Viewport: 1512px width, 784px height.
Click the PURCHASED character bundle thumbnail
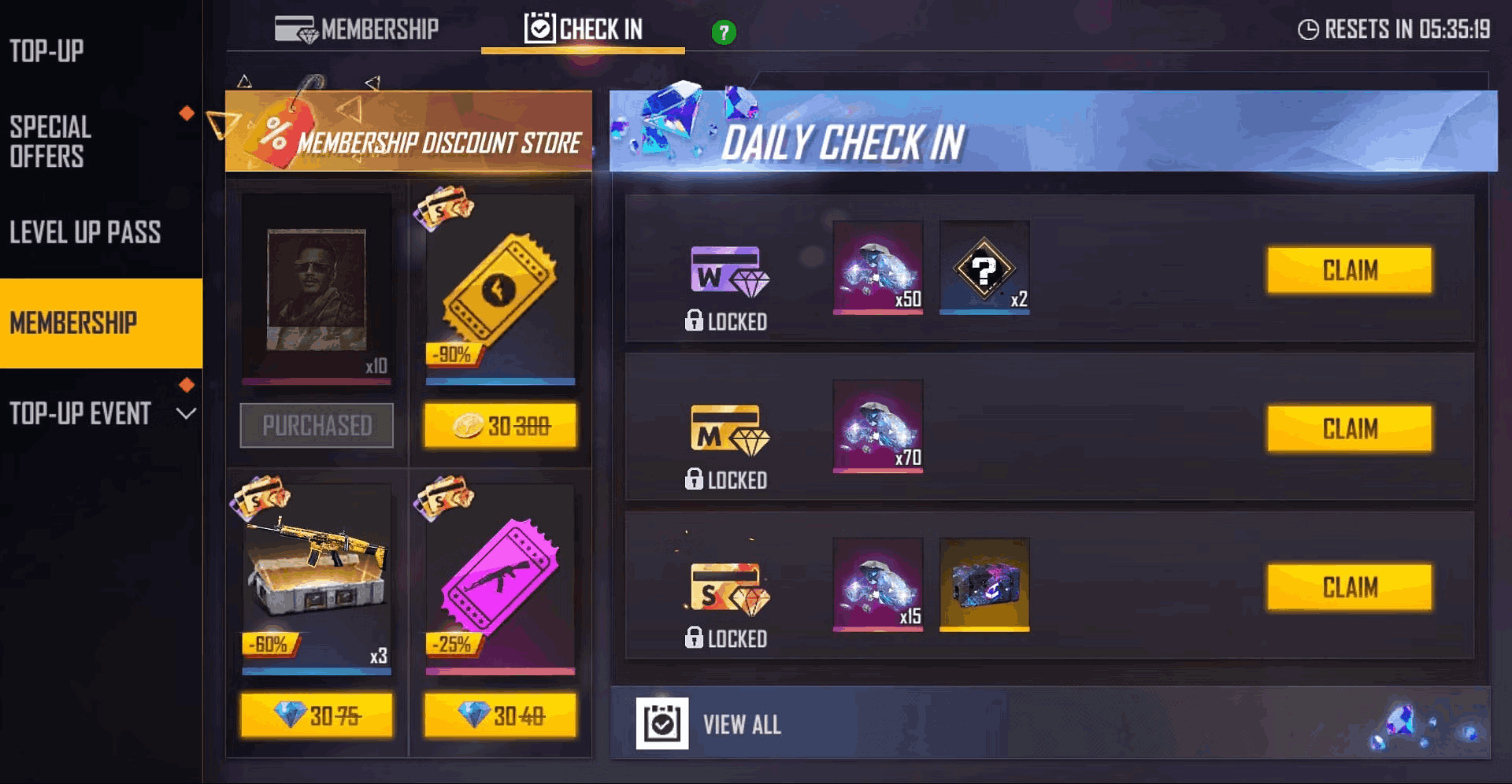tap(317, 291)
